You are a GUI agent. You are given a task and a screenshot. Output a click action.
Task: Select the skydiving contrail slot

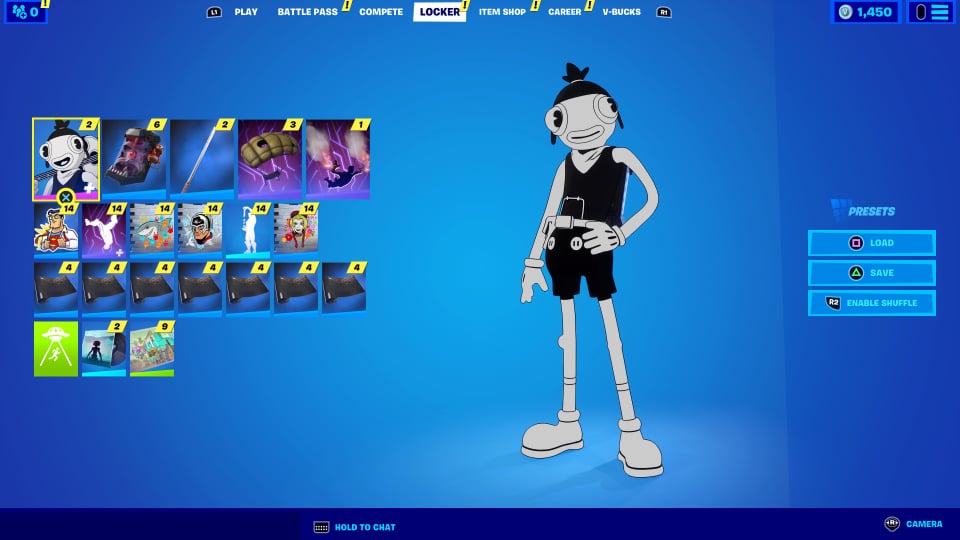338,158
